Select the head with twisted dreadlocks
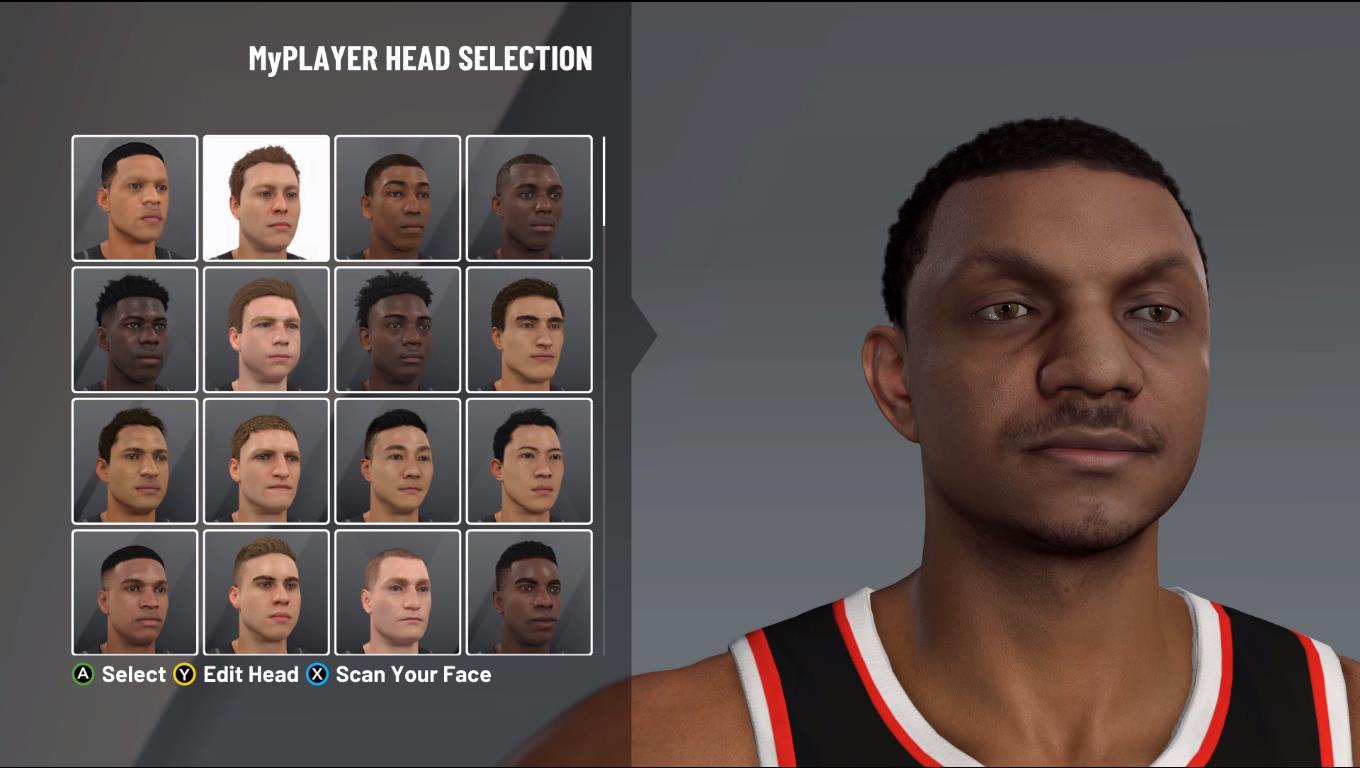The height and width of the screenshot is (768, 1360). (x=397, y=329)
